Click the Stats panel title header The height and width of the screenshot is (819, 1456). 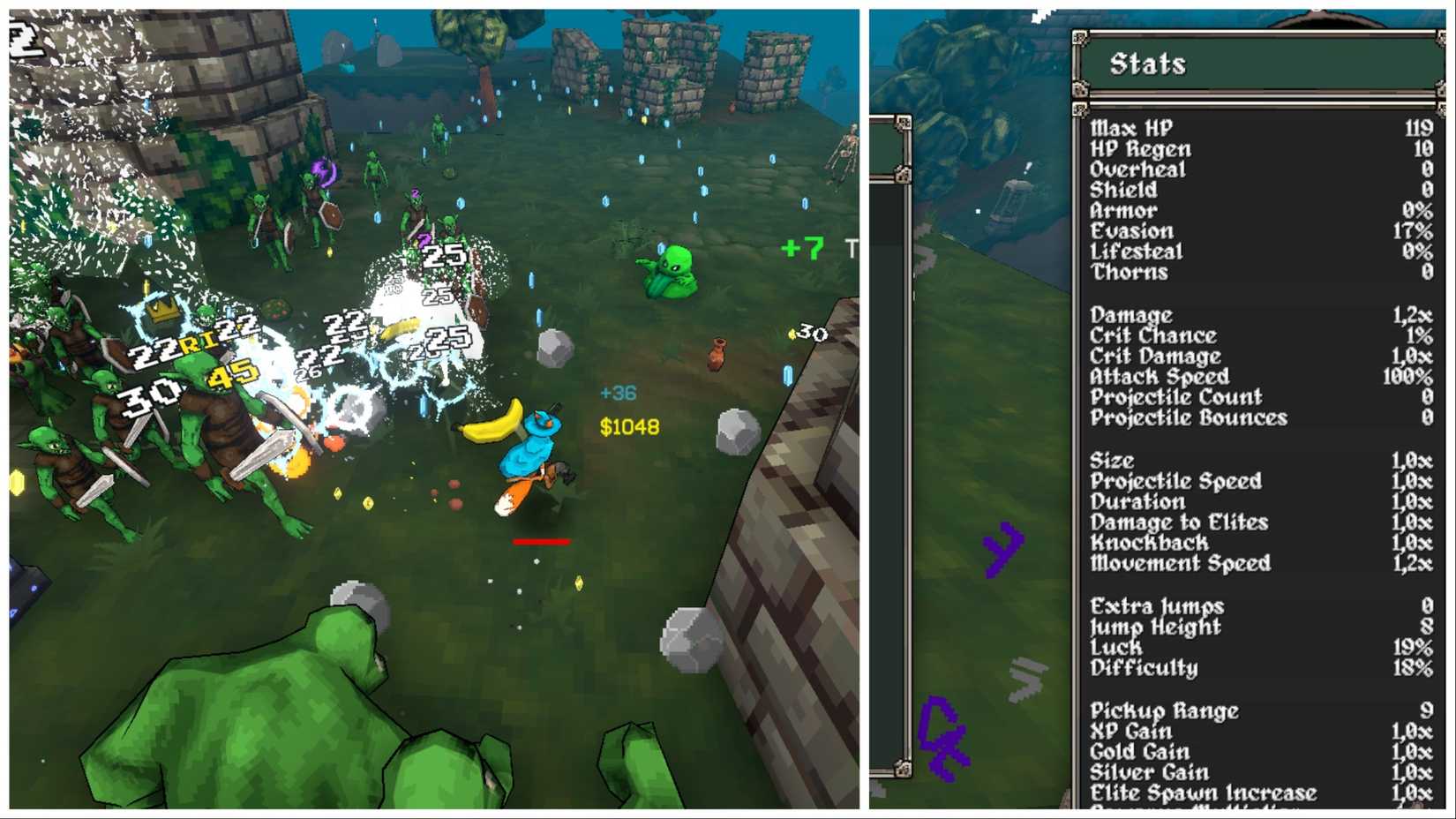(1147, 63)
